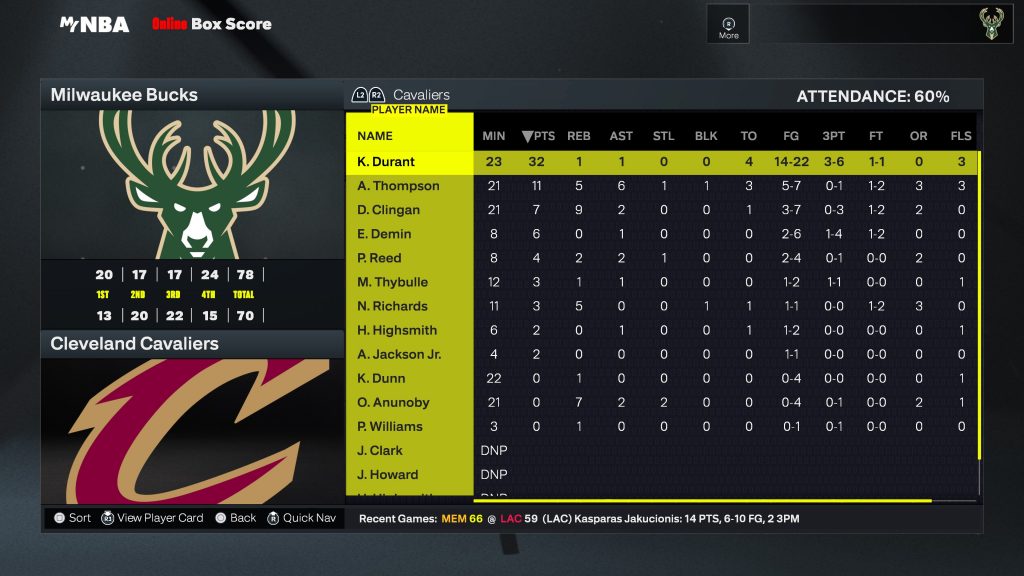
Task: Choose P. Williams in the box score
Action: click(x=390, y=426)
